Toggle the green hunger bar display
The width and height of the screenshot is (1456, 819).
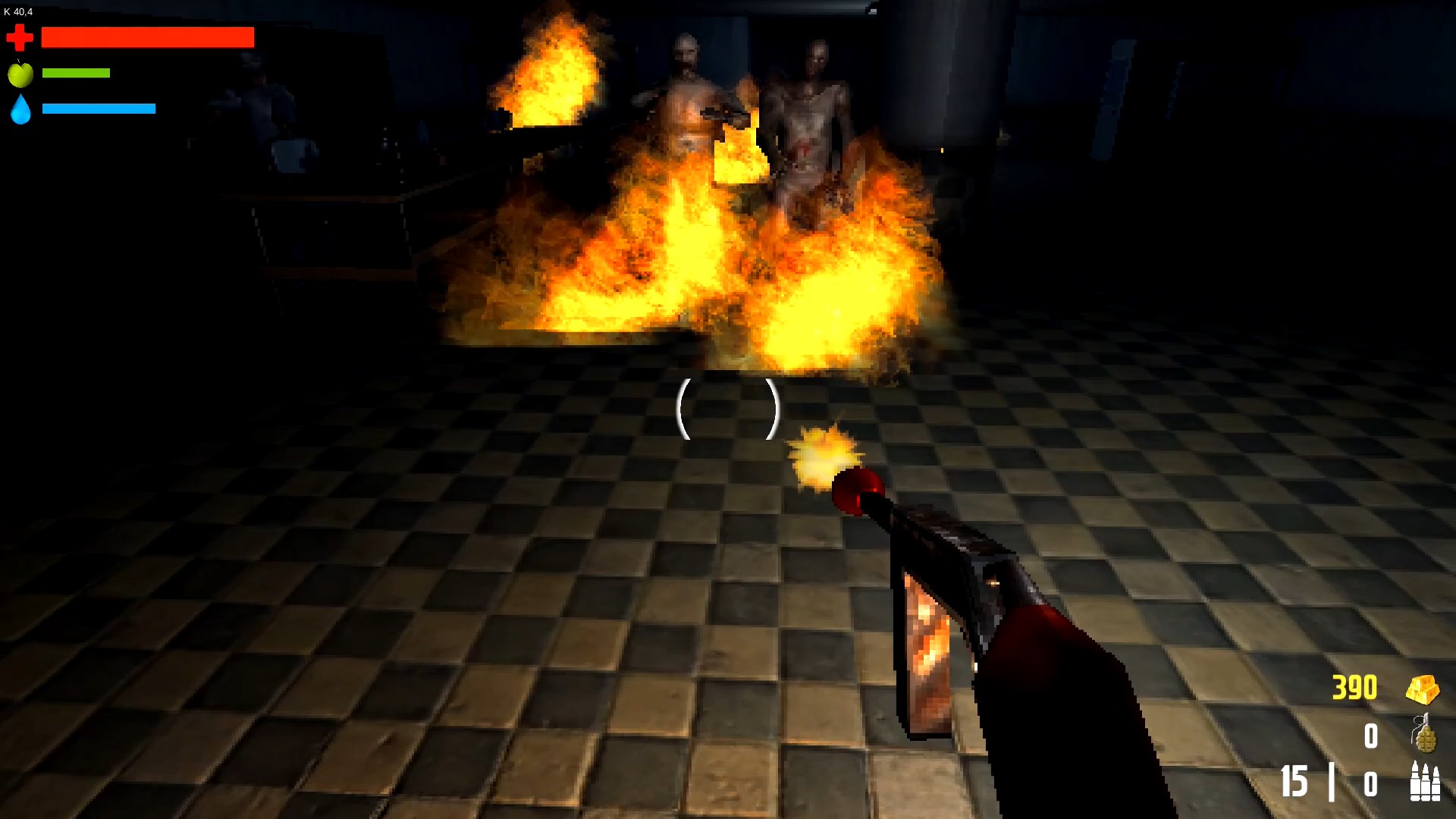point(76,74)
